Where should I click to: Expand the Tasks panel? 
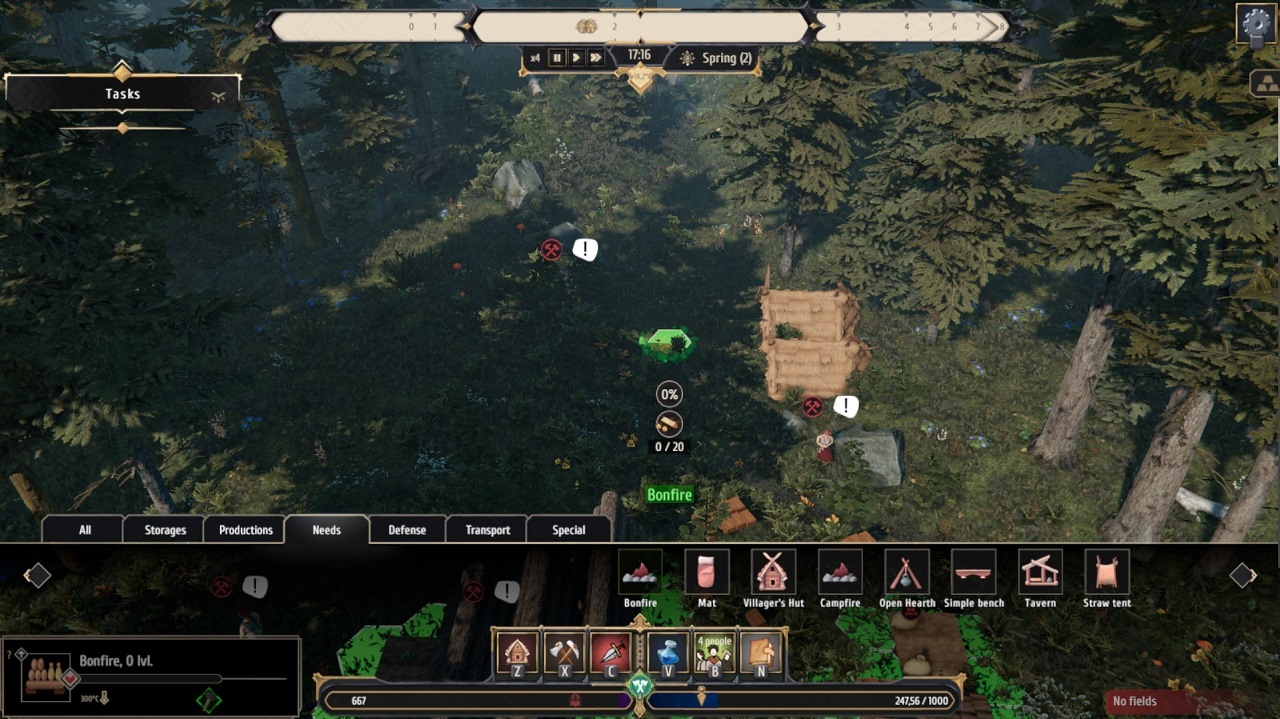click(x=218, y=95)
